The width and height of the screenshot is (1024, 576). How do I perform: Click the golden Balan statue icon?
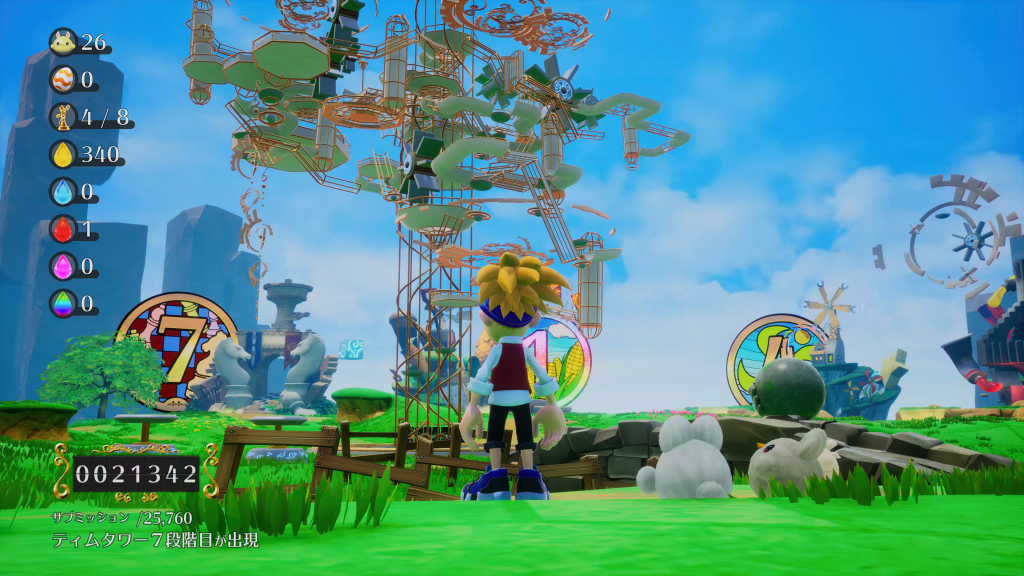[x=63, y=117]
